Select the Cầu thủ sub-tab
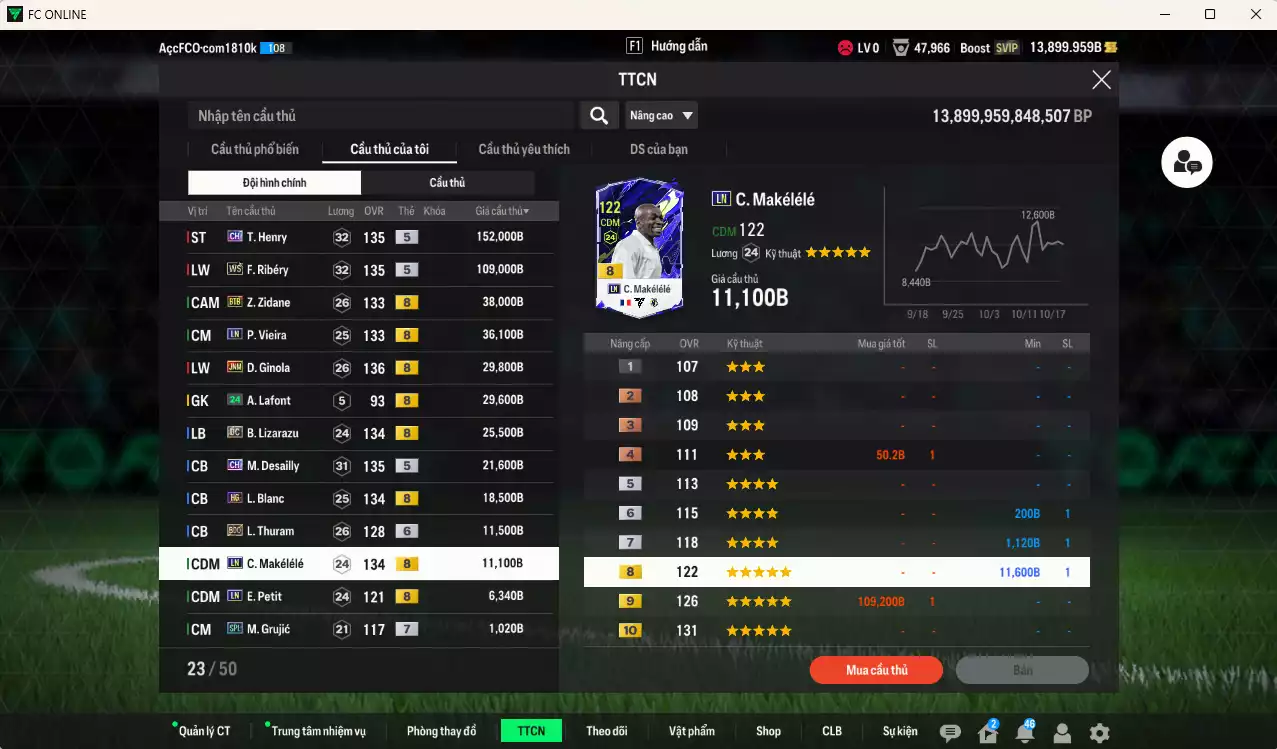 [x=447, y=183]
